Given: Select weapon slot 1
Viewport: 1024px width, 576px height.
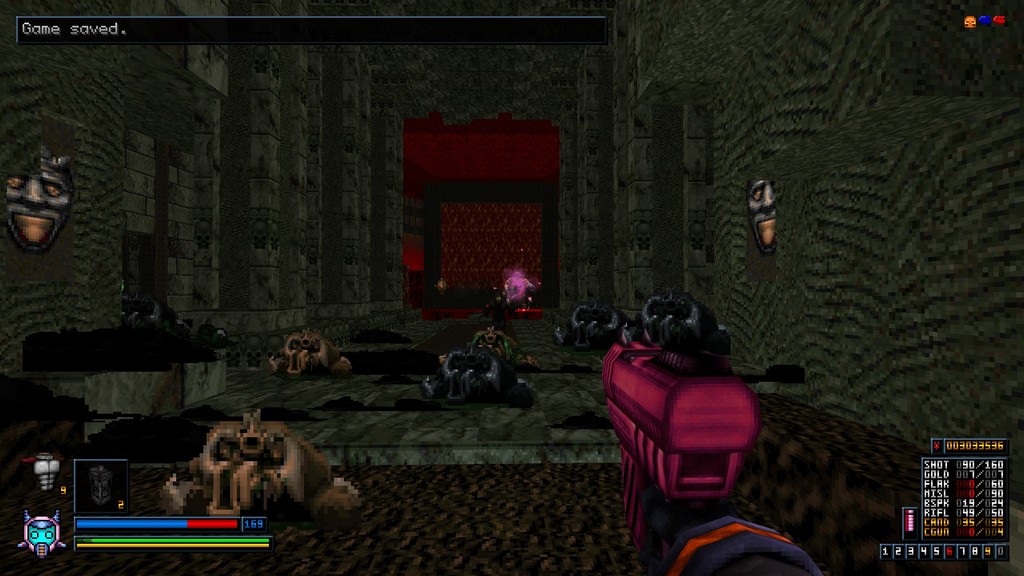Looking at the screenshot, I should coord(886,552).
